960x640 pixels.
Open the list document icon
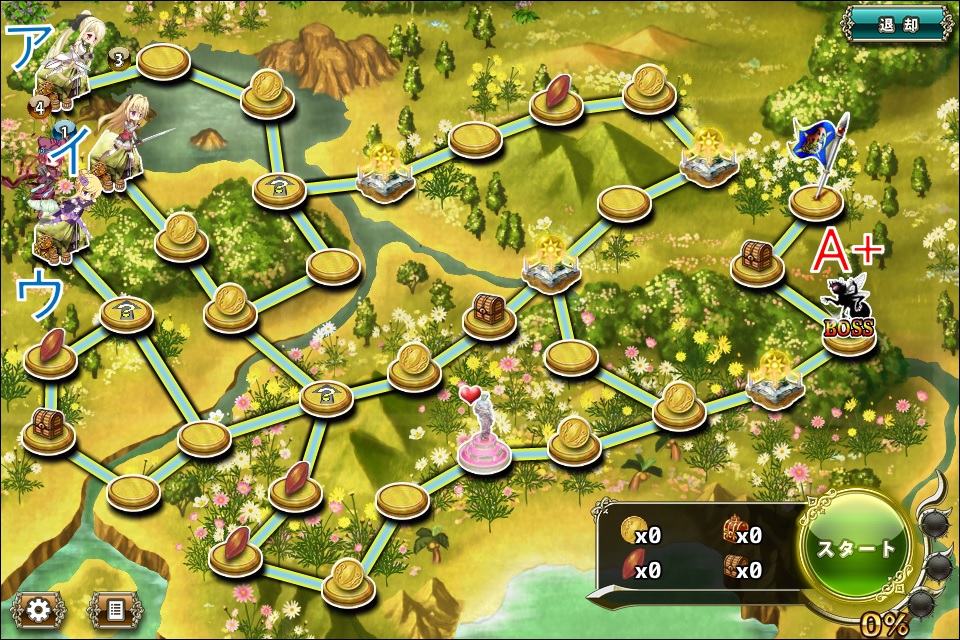coord(114,608)
